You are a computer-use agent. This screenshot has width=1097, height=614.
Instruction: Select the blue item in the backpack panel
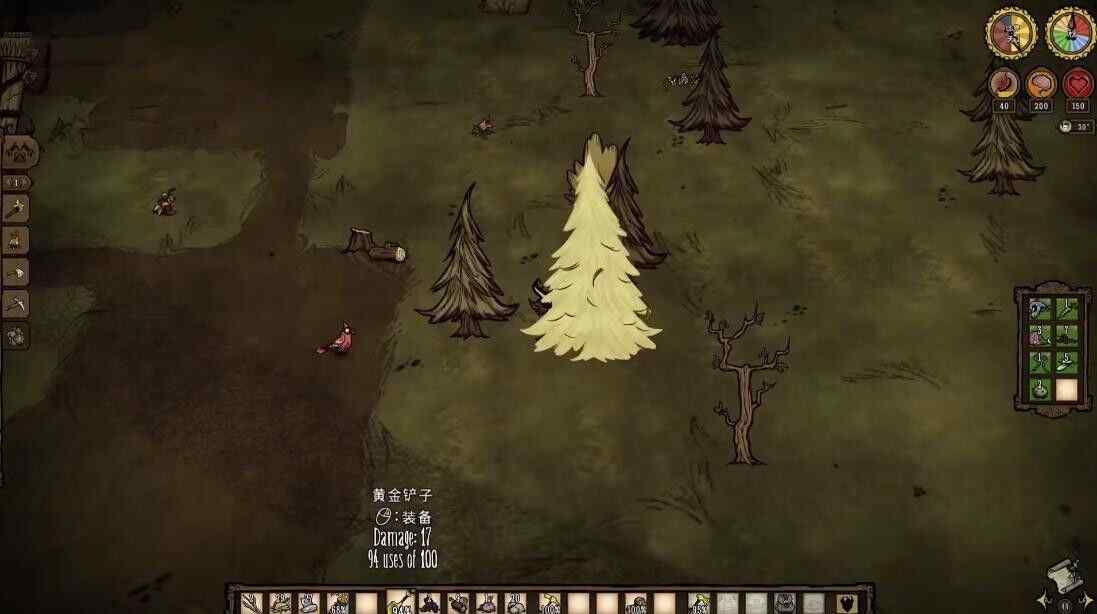click(1040, 309)
